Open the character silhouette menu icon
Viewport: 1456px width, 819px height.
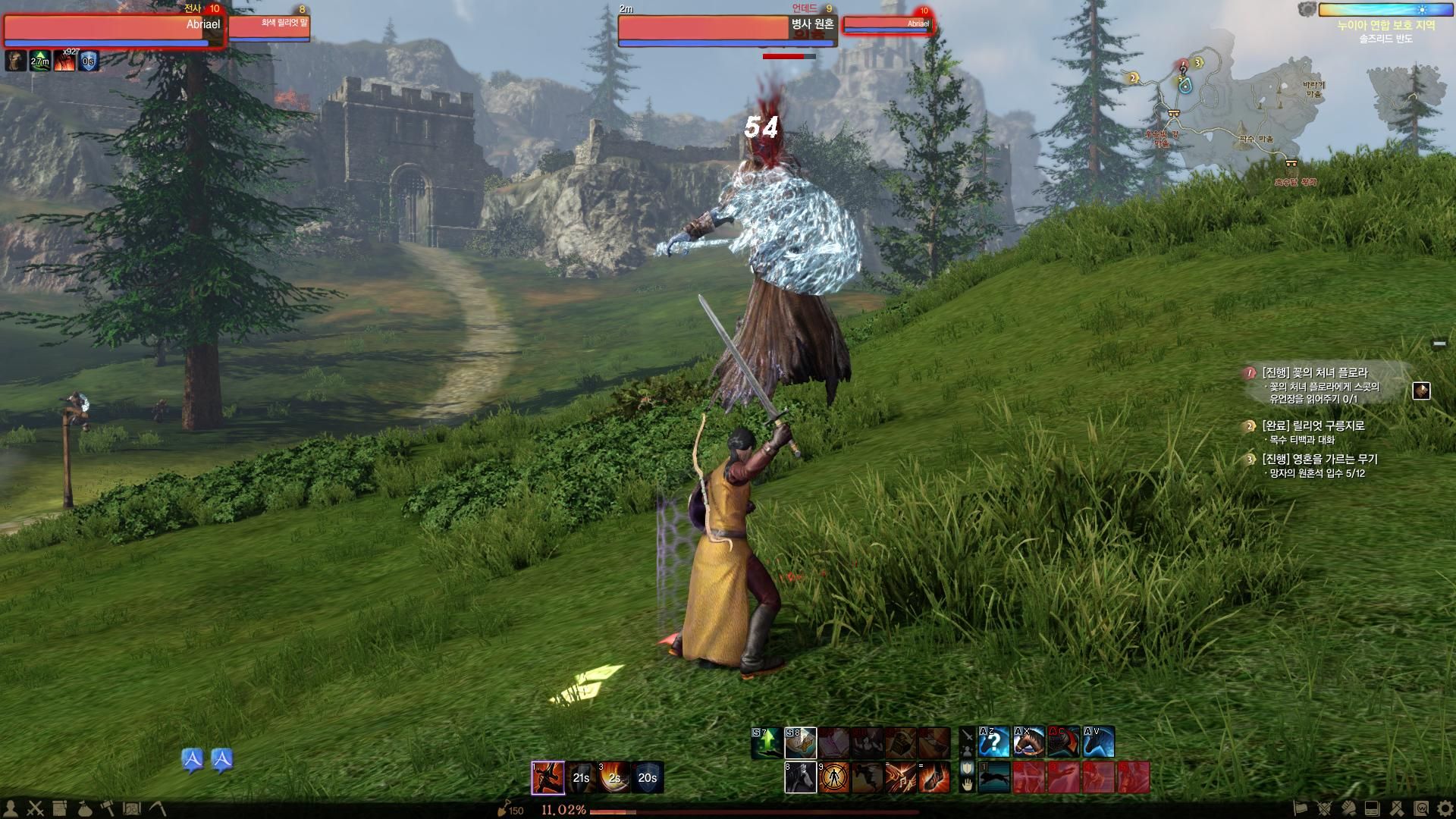[x=11, y=808]
